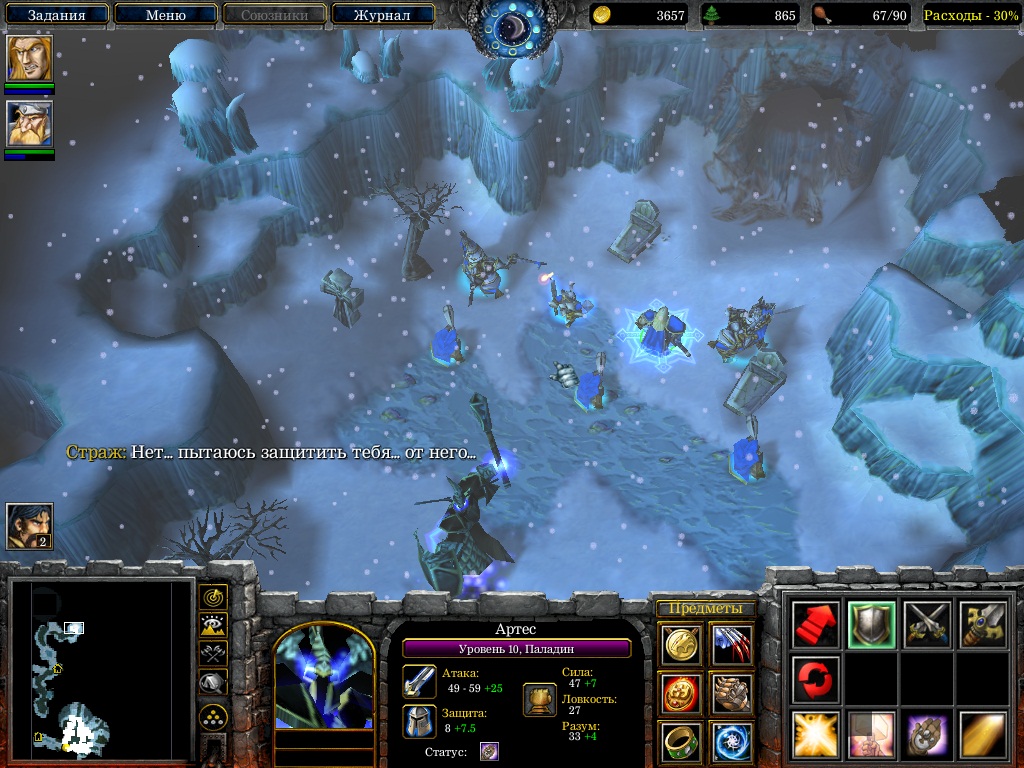Toggle the formation movement dots button
This screenshot has width=1024, height=768.
coord(213,715)
